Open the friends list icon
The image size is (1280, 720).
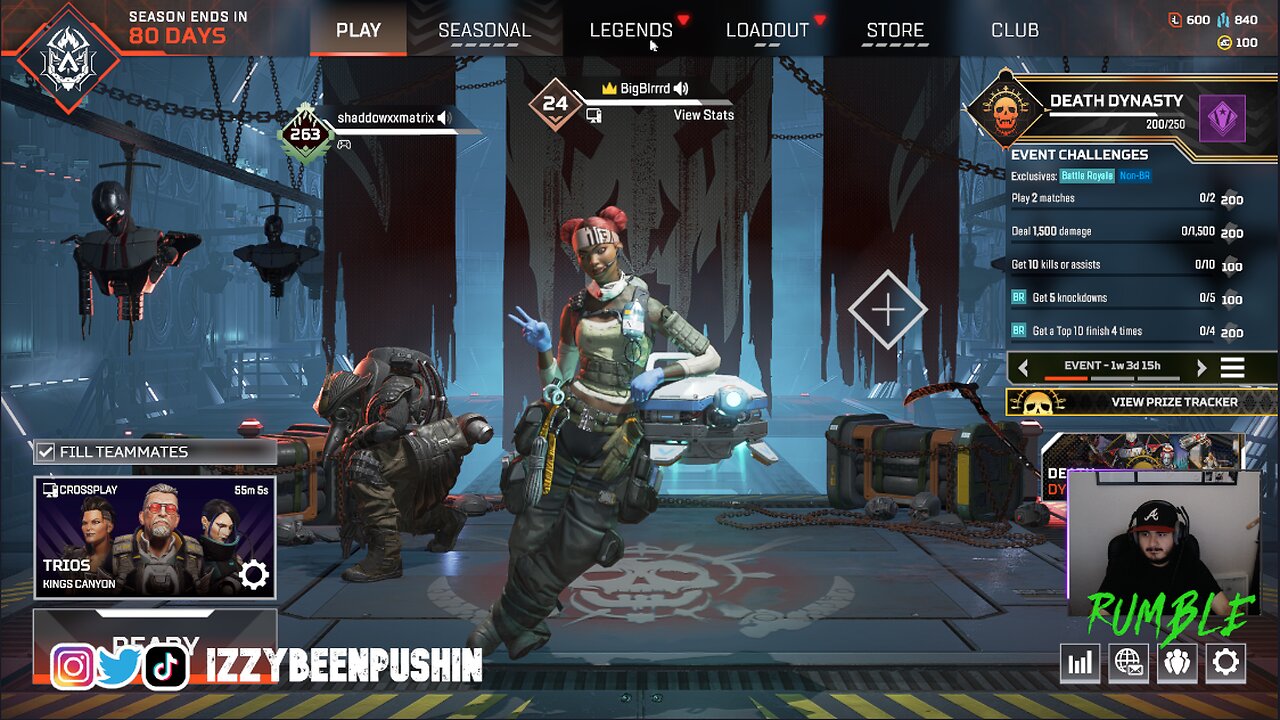click(x=1177, y=662)
